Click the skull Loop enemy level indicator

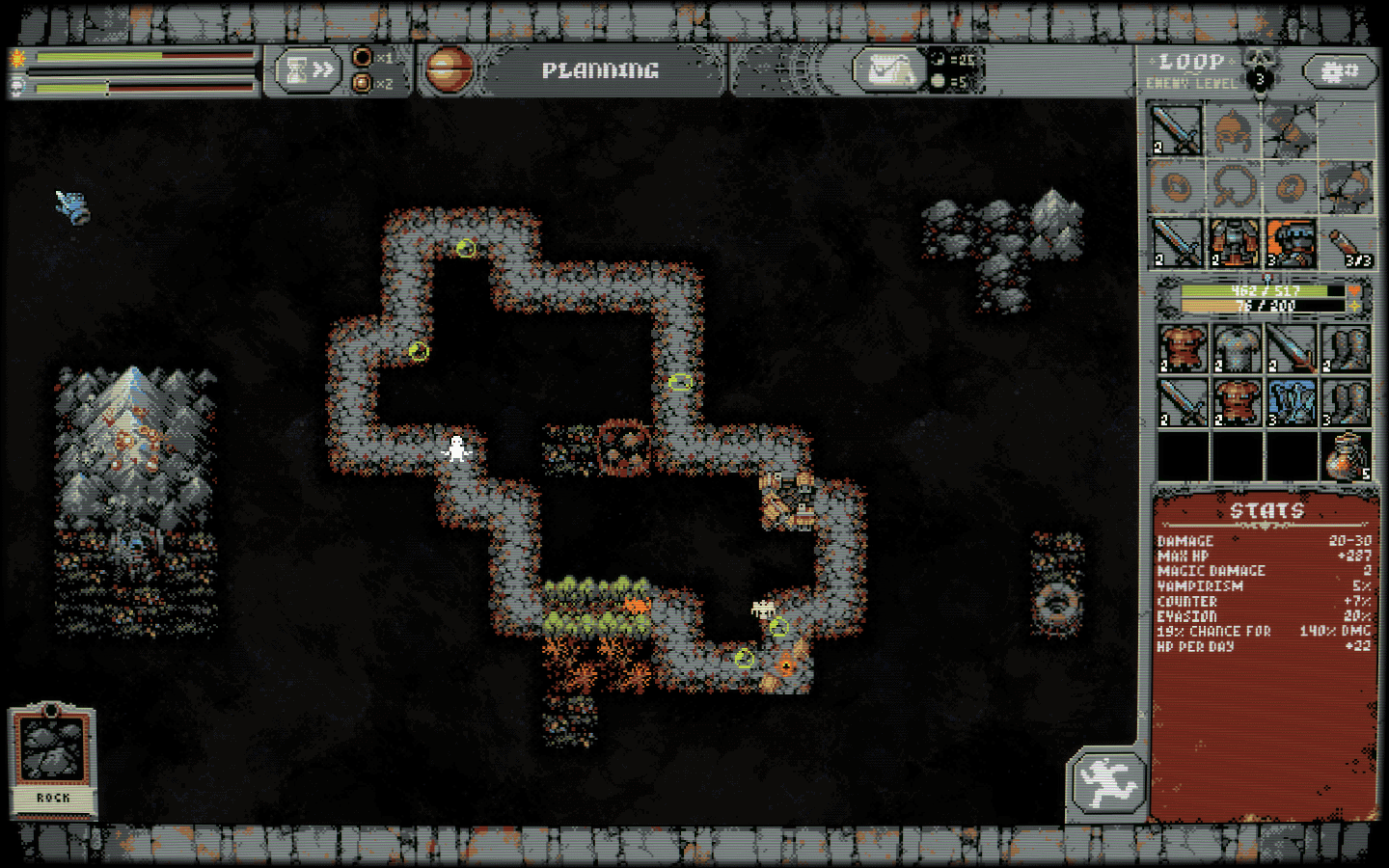coord(1260,70)
